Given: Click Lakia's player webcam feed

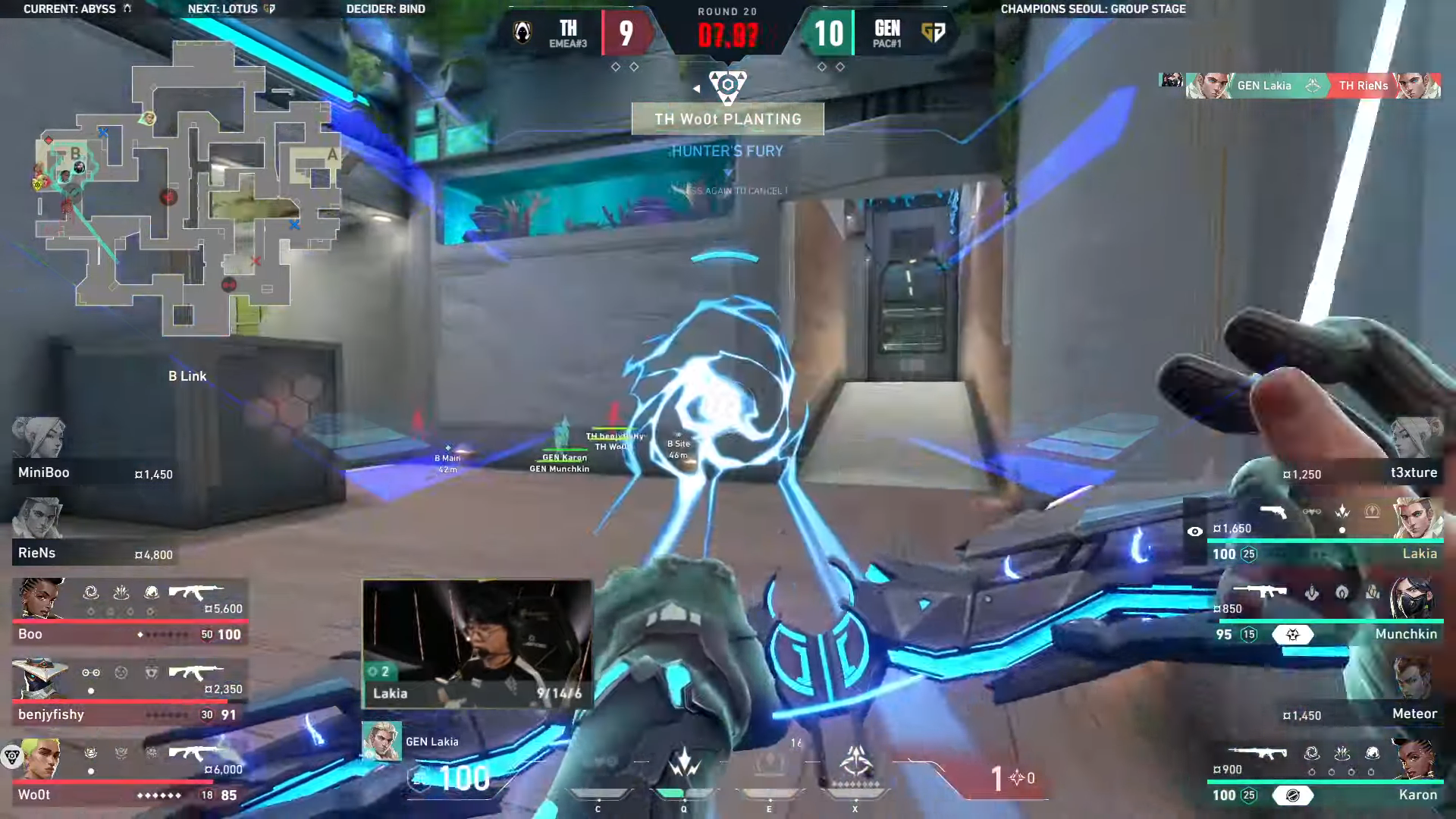Looking at the screenshot, I should [477, 645].
